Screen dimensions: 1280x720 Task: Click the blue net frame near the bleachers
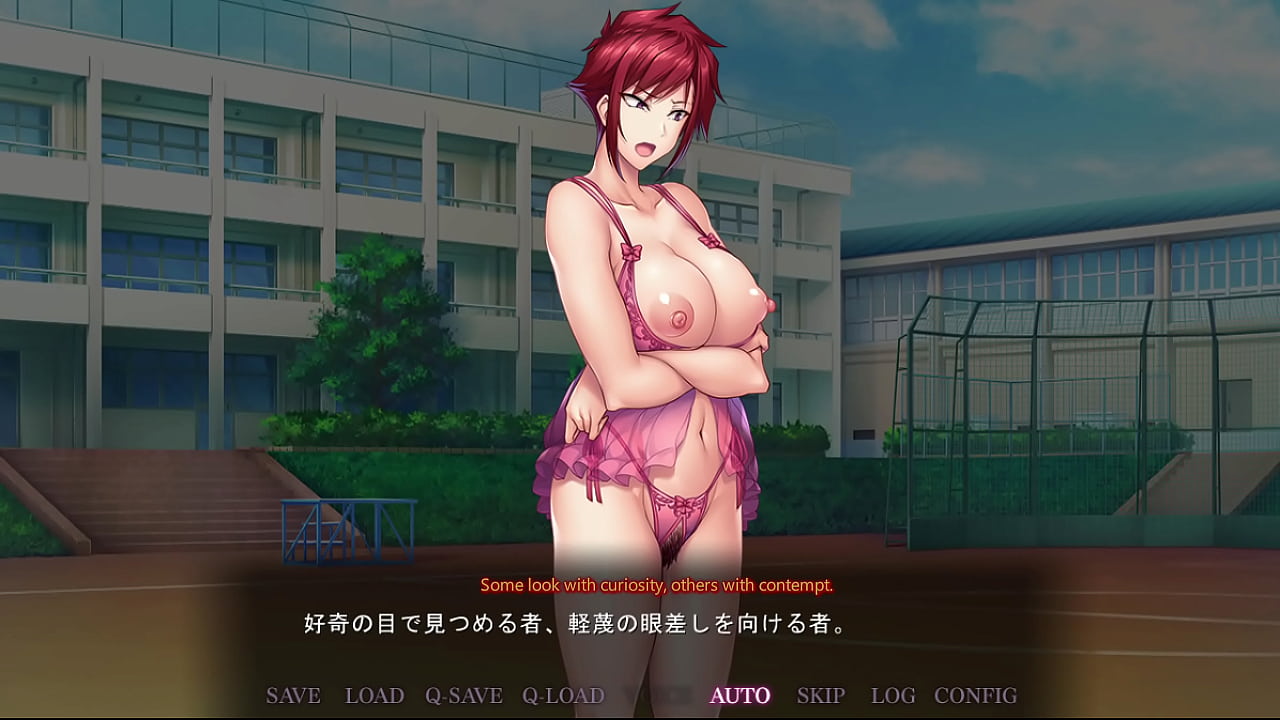pos(350,530)
